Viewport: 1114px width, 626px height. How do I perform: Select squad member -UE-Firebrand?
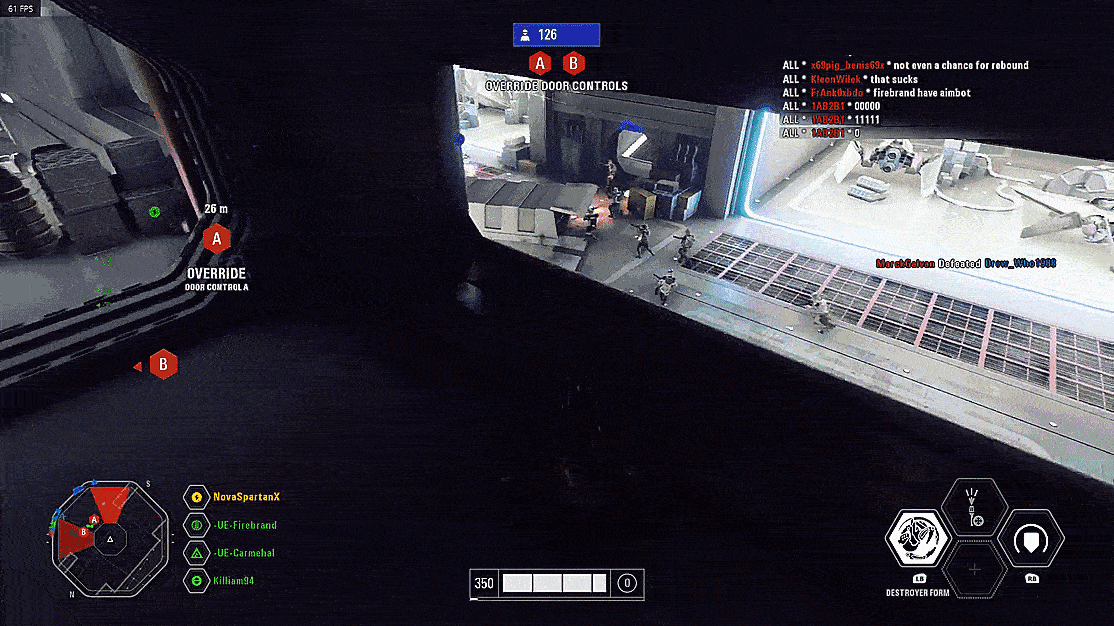(244, 525)
